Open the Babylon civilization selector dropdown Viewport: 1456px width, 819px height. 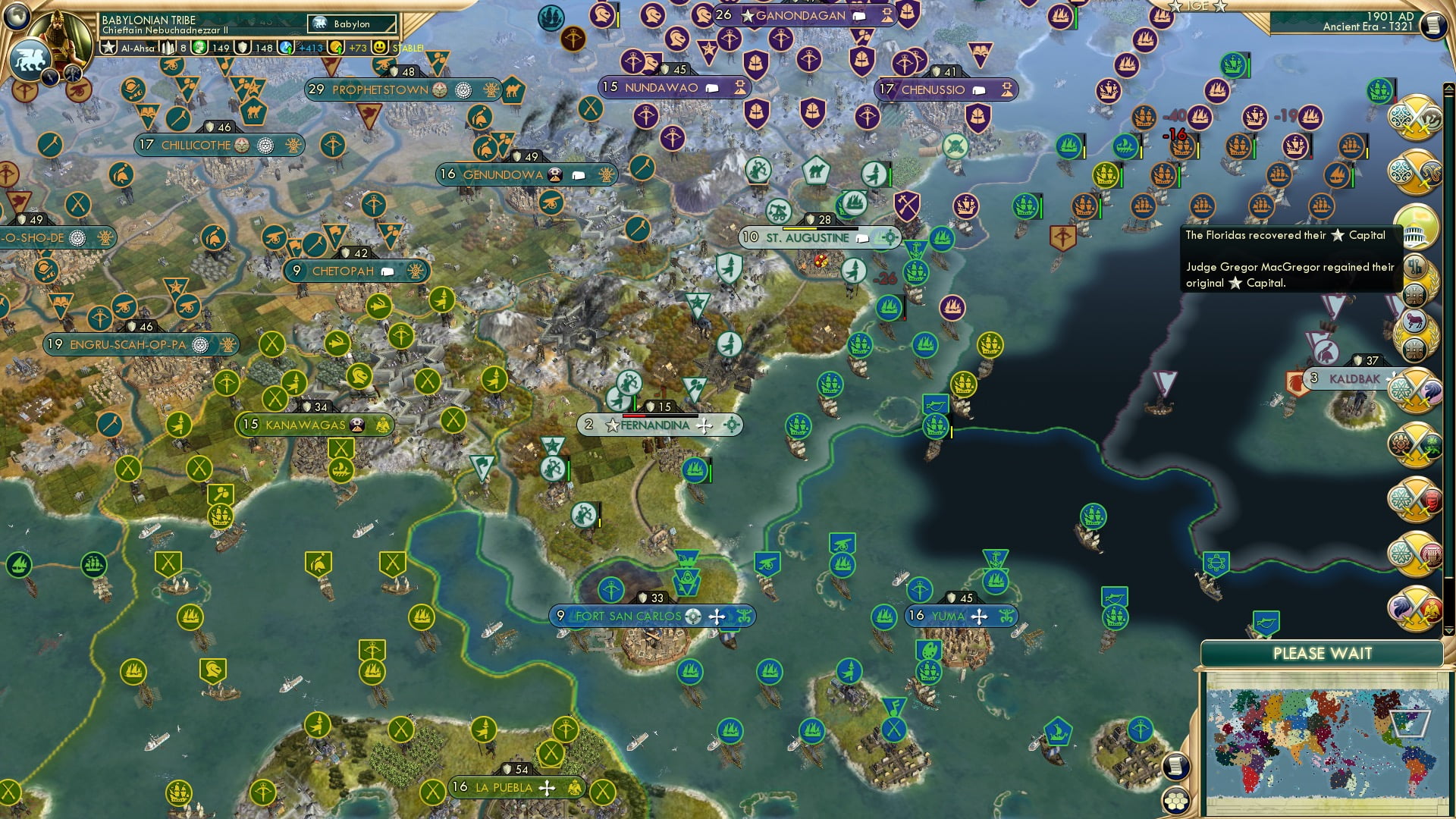353,24
